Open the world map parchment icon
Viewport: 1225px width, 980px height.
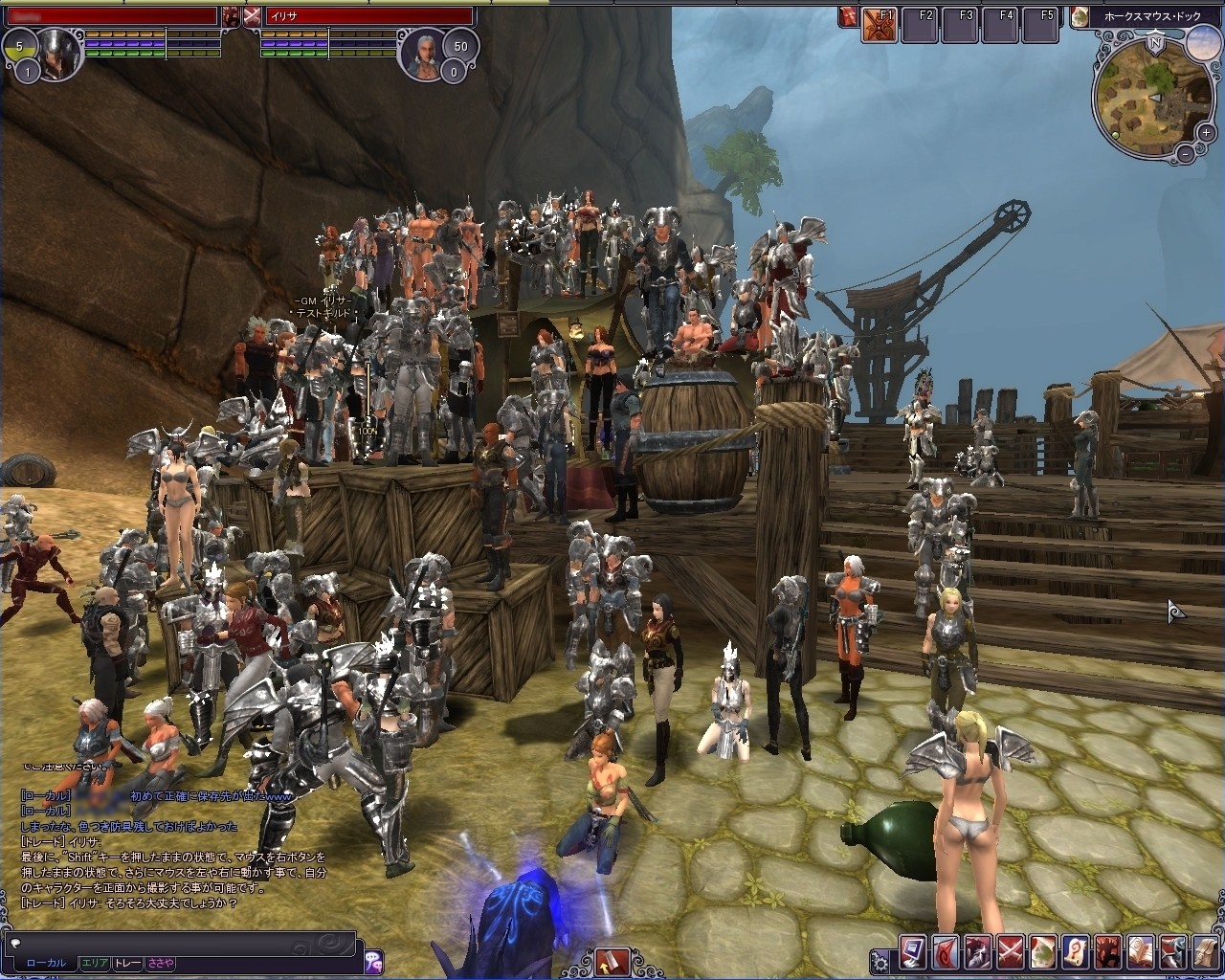(x=1043, y=952)
